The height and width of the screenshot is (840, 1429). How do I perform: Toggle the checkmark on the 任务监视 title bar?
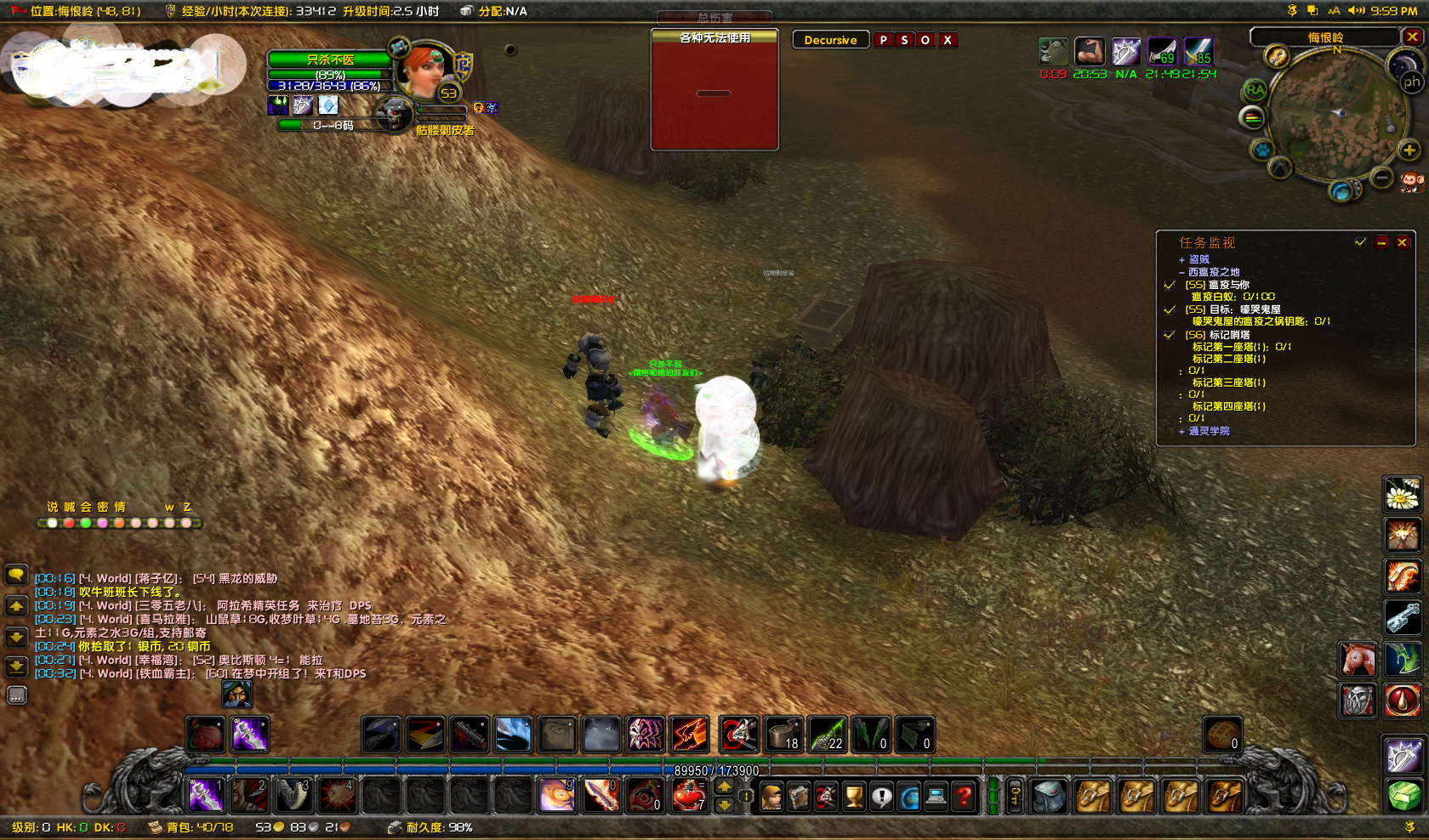point(1360,242)
